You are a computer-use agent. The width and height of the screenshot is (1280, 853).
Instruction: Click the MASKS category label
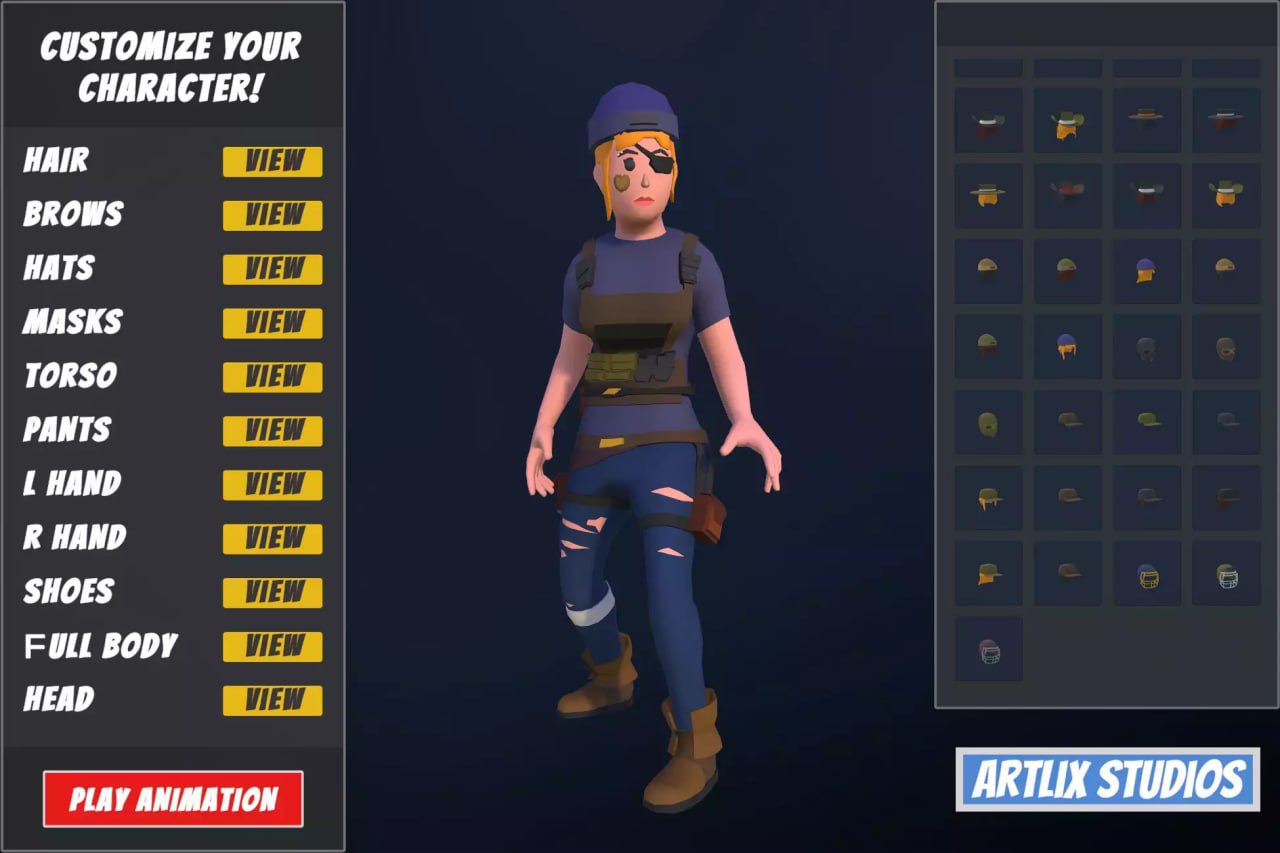pyautogui.click(x=74, y=322)
